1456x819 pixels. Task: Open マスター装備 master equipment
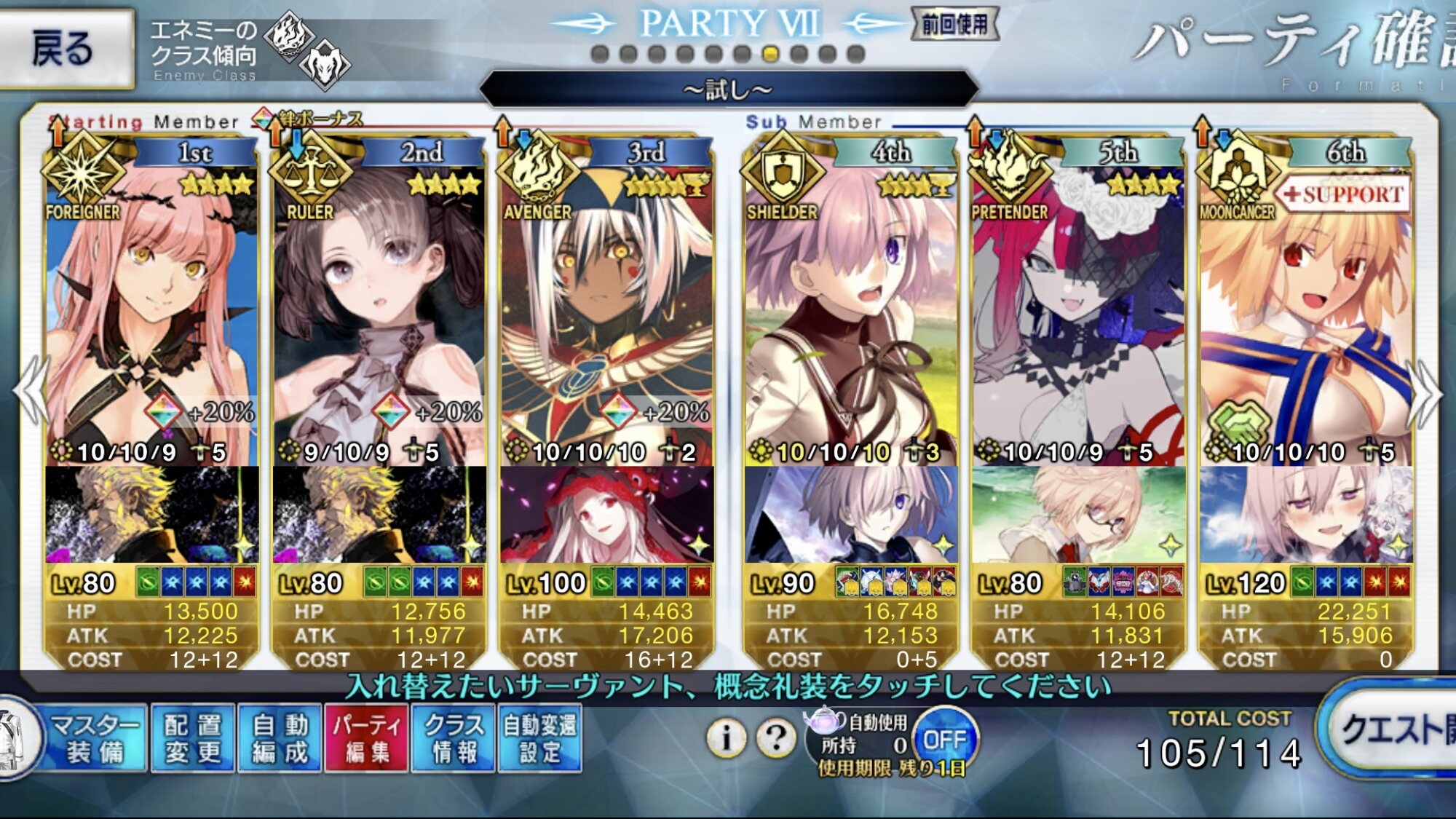93,738
